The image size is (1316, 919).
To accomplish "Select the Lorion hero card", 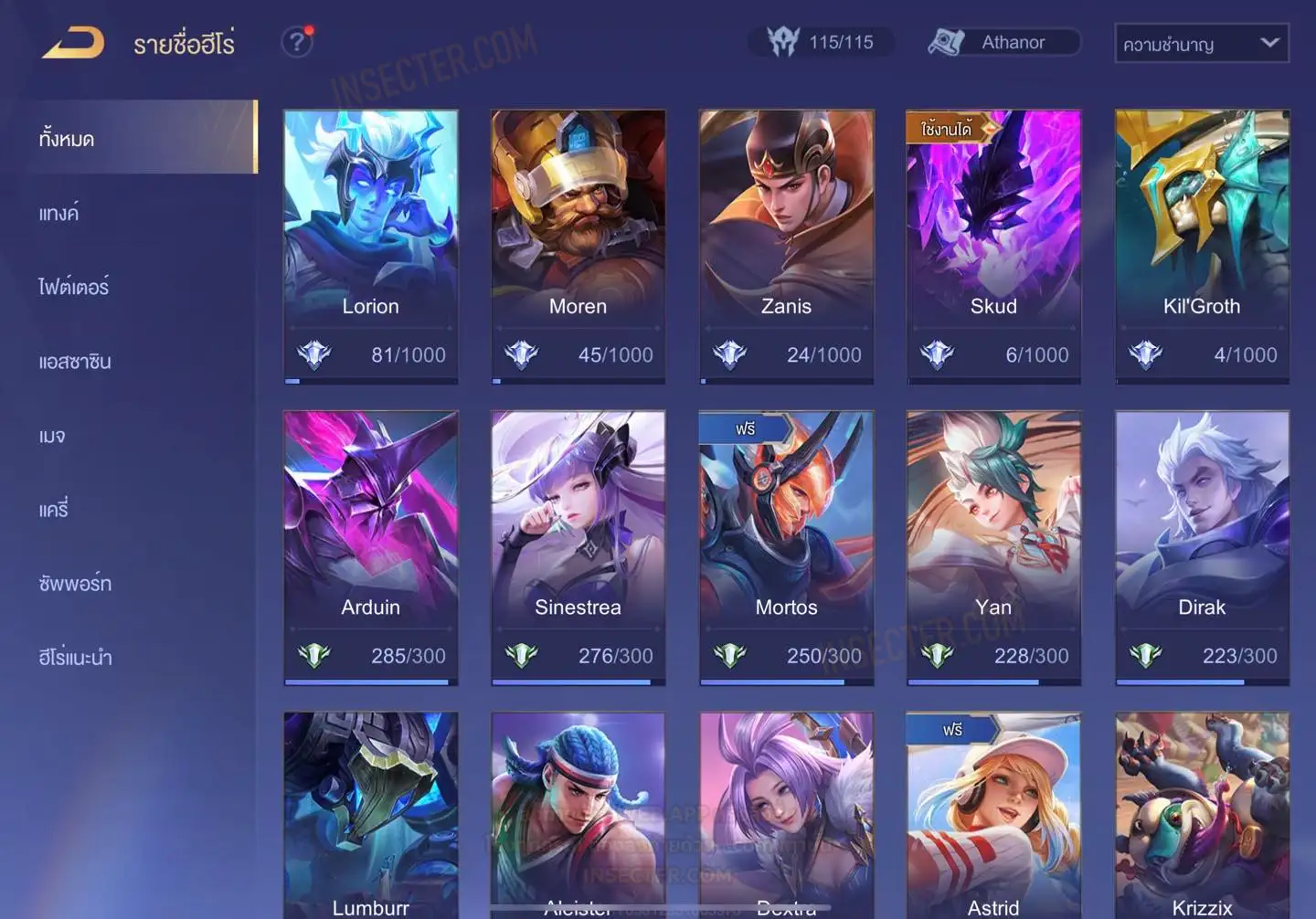I will coord(370,246).
